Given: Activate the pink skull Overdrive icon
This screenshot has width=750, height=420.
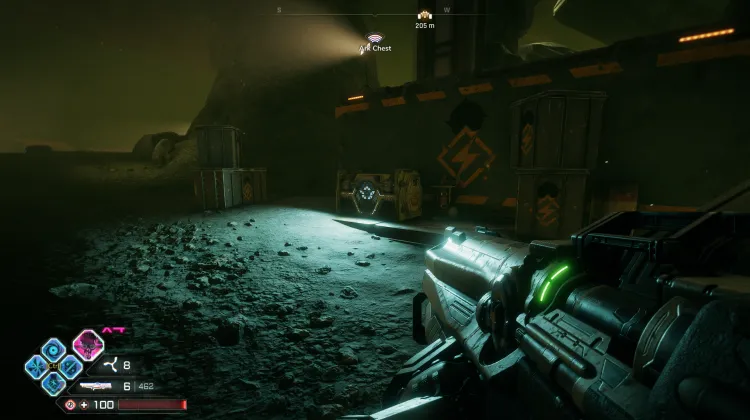Looking at the screenshot, I should (x=88, y=344).
